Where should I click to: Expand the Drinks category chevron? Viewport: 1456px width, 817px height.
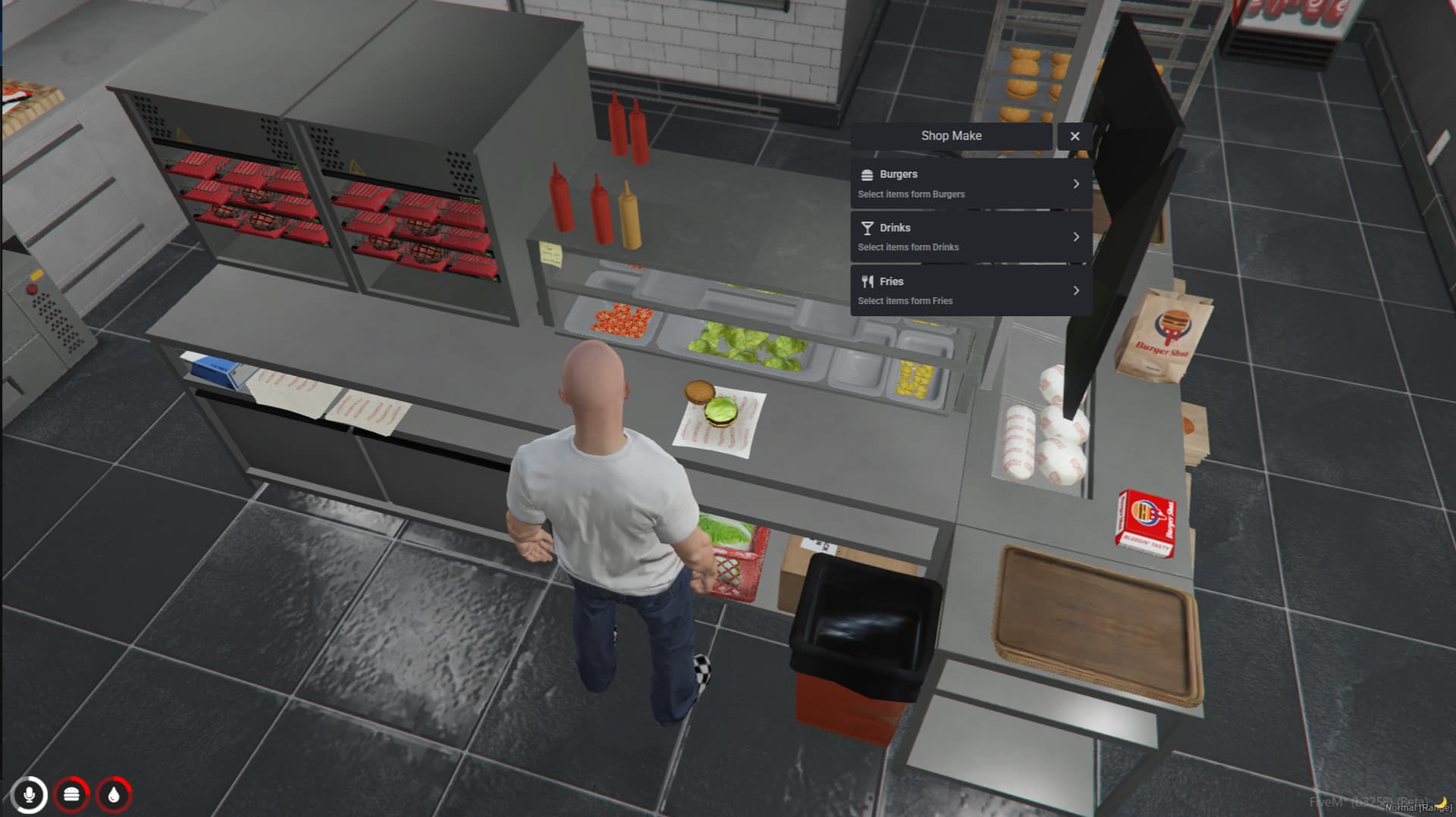(1077, 236)
